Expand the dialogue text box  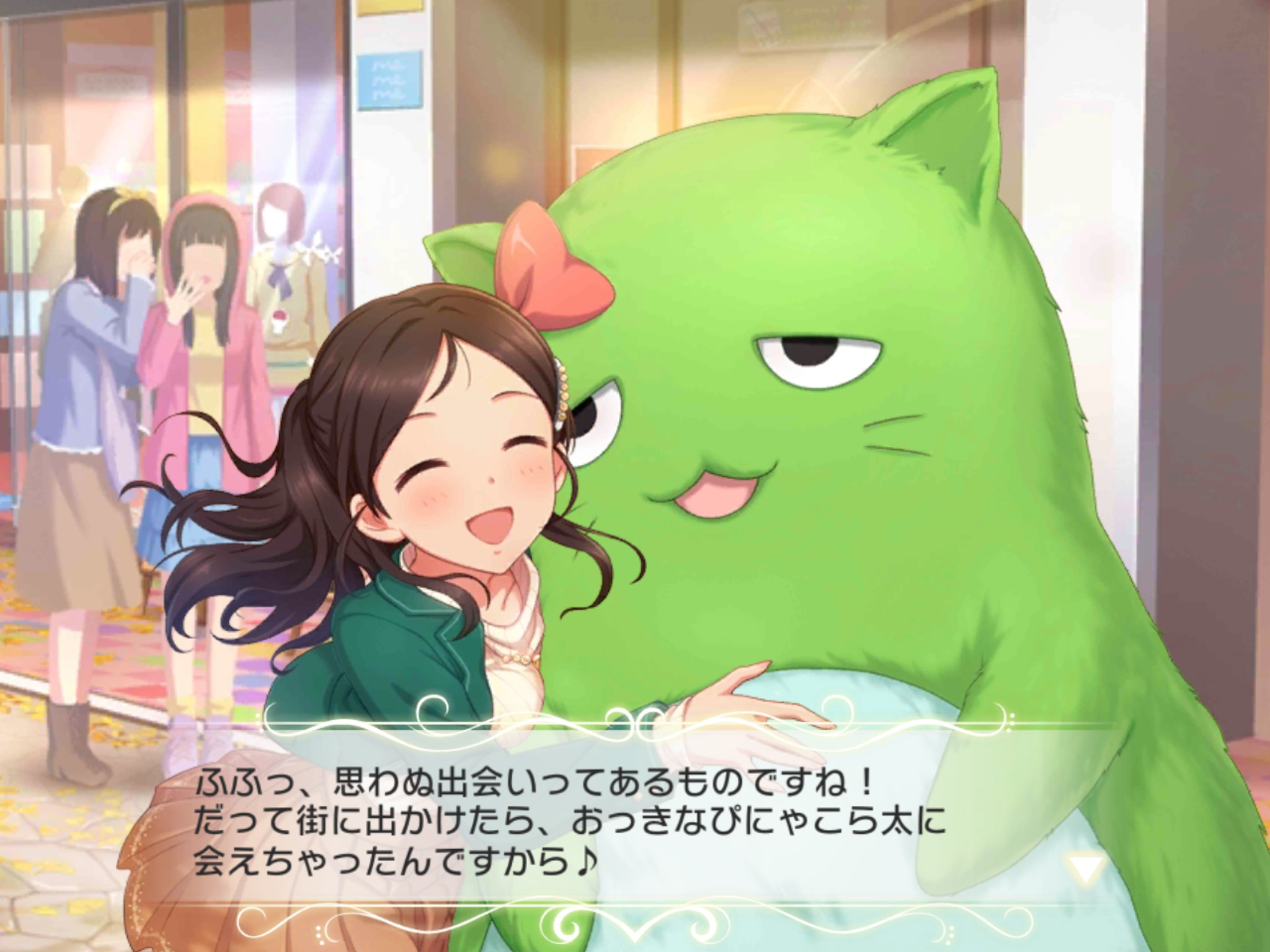pyautogui.click(x=635, y=824)
